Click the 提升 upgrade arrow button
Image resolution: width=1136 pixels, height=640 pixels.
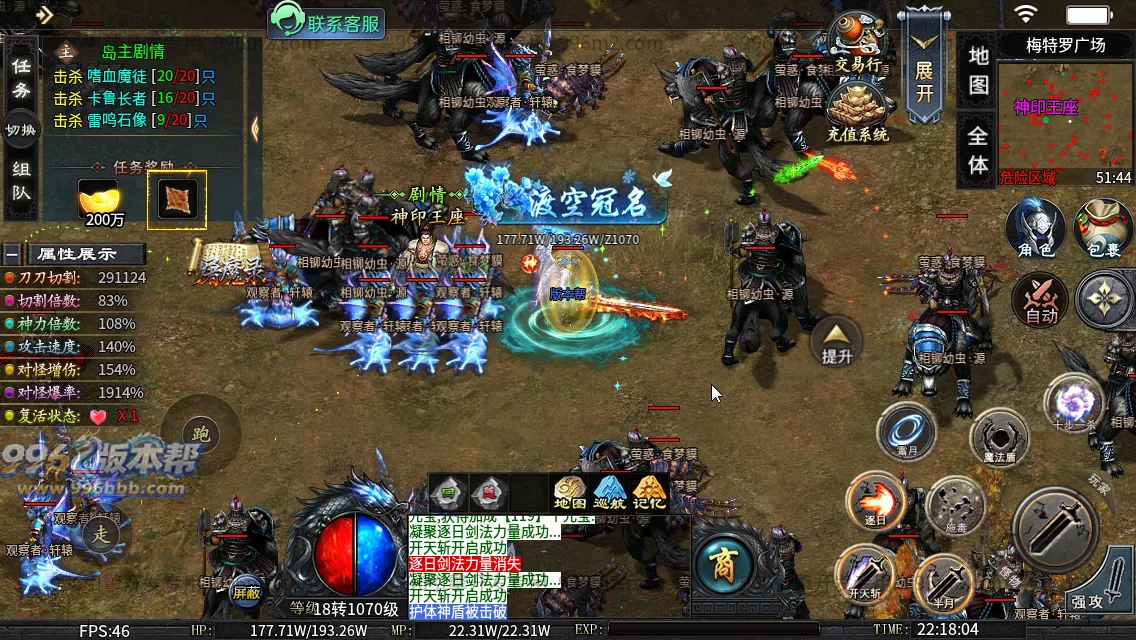[836, 341]
